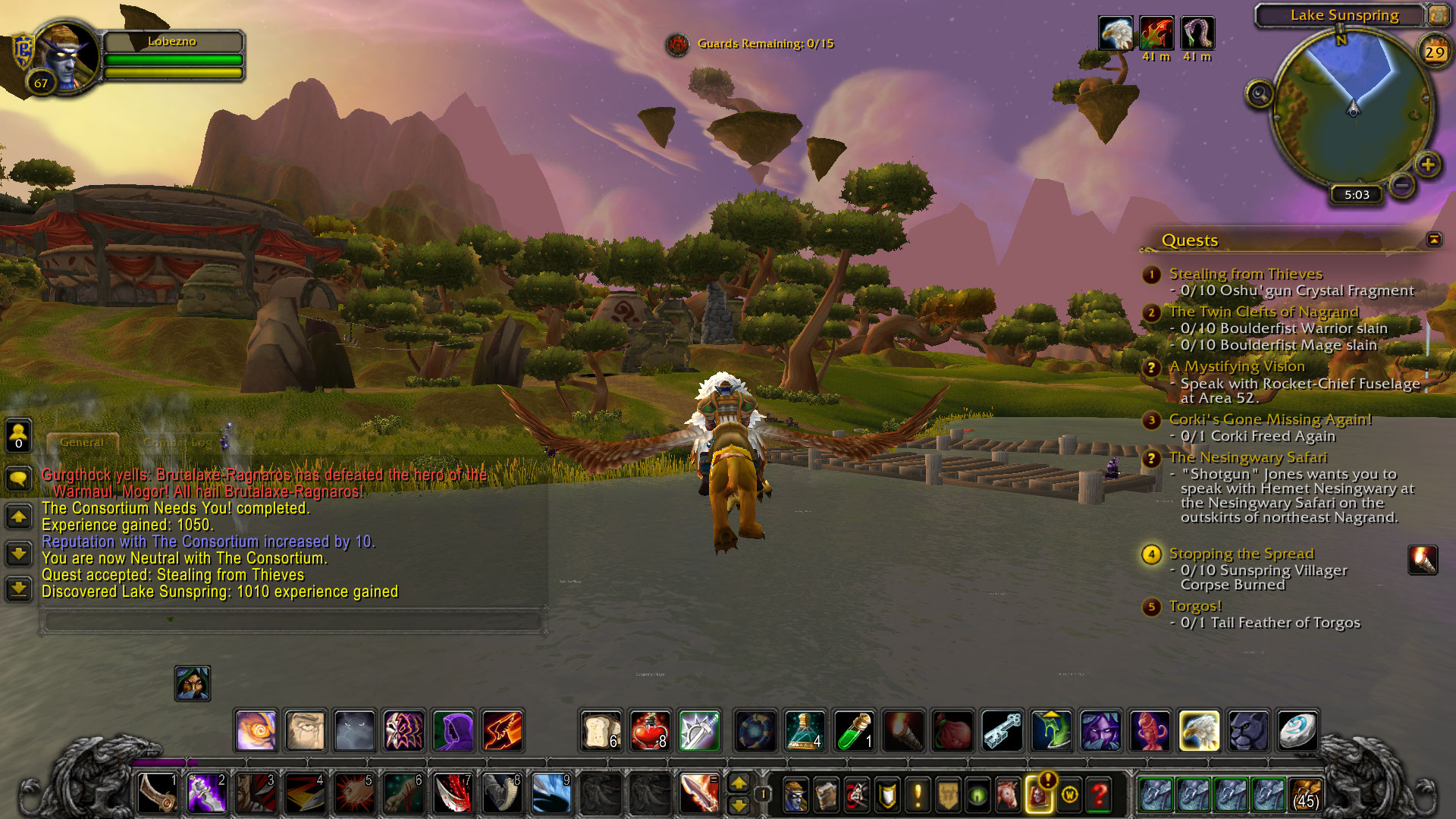
Task: Open the calendar showing day 29
Action: 1434,52
